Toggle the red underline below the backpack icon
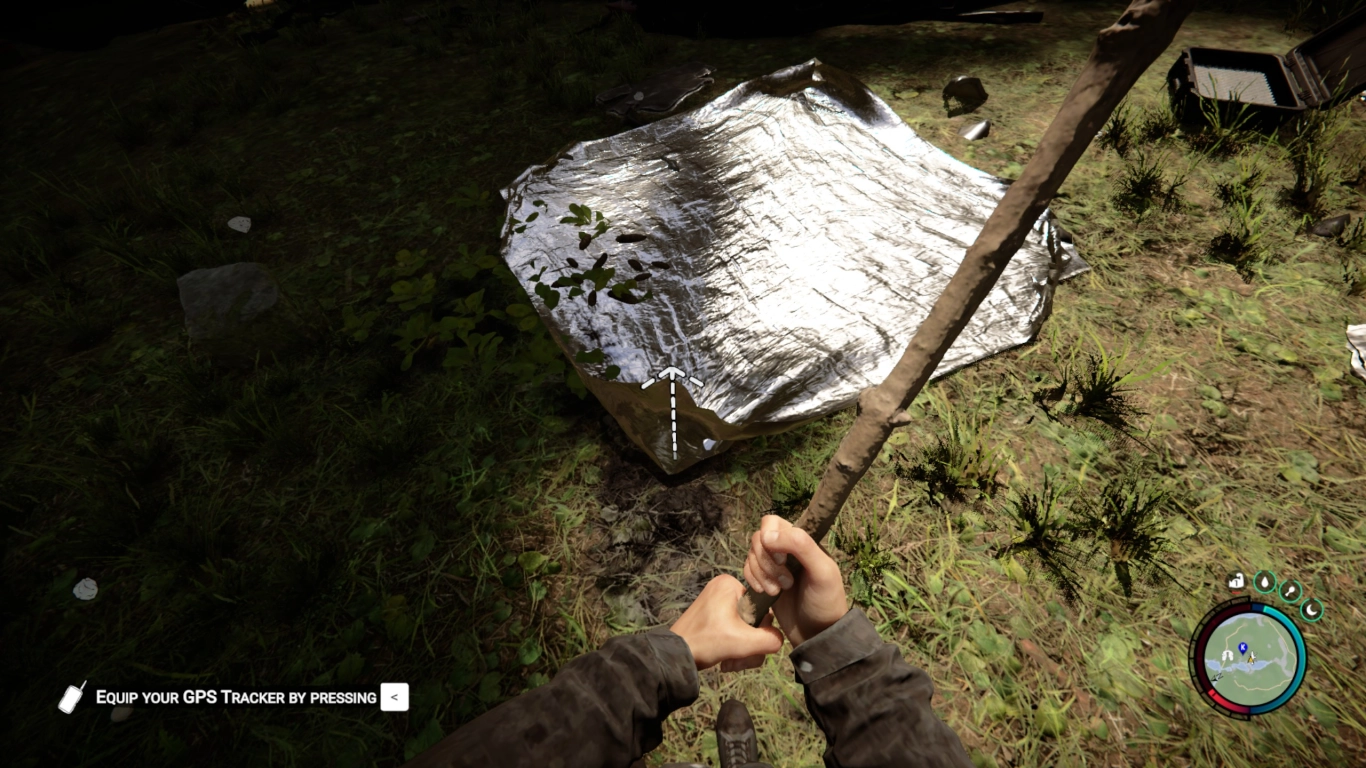This screenshot has height=768, width=1366. [x=1235, y=592]
